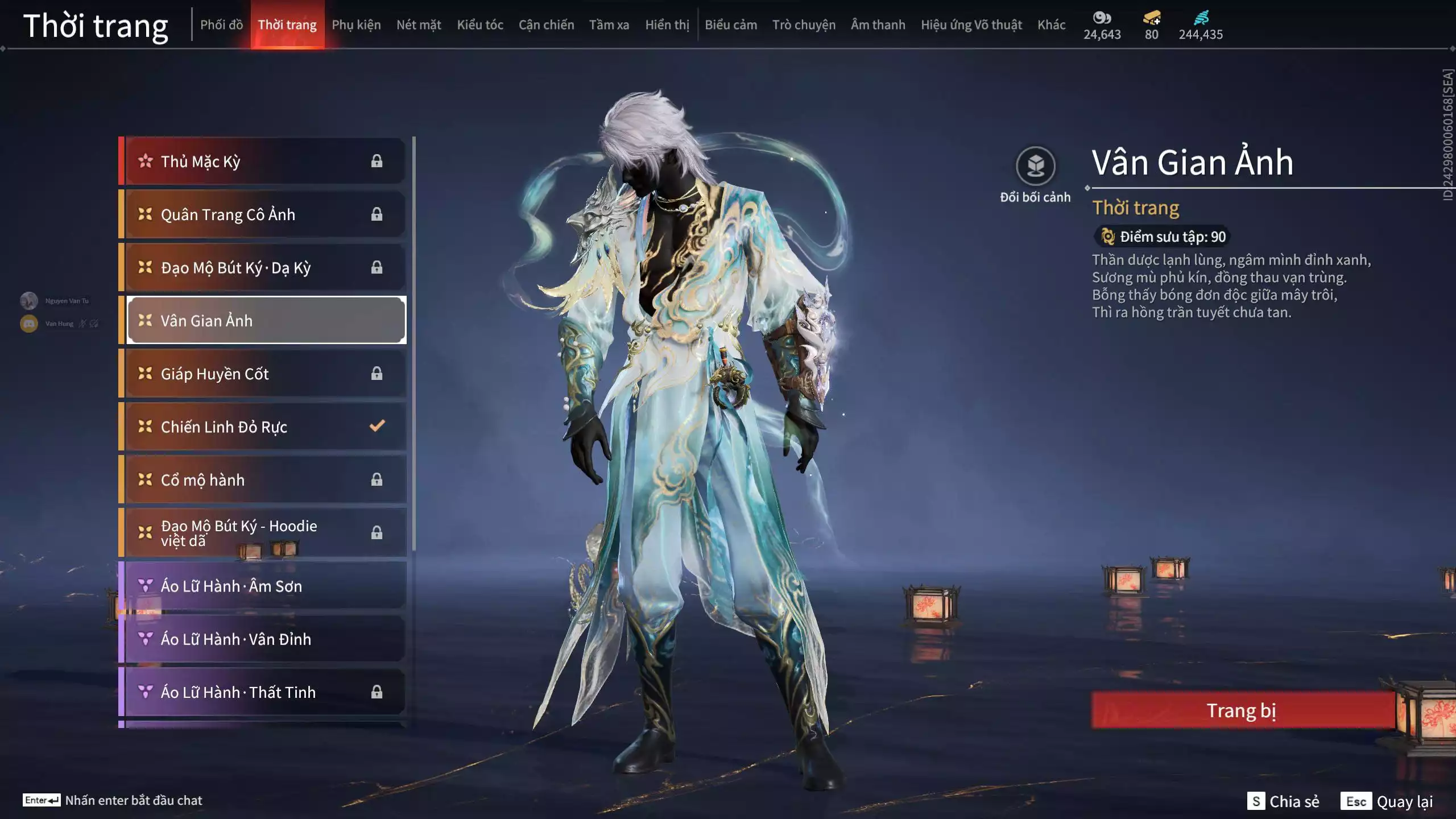
Task: Open the Khác tab
Action: point(1051,25)
